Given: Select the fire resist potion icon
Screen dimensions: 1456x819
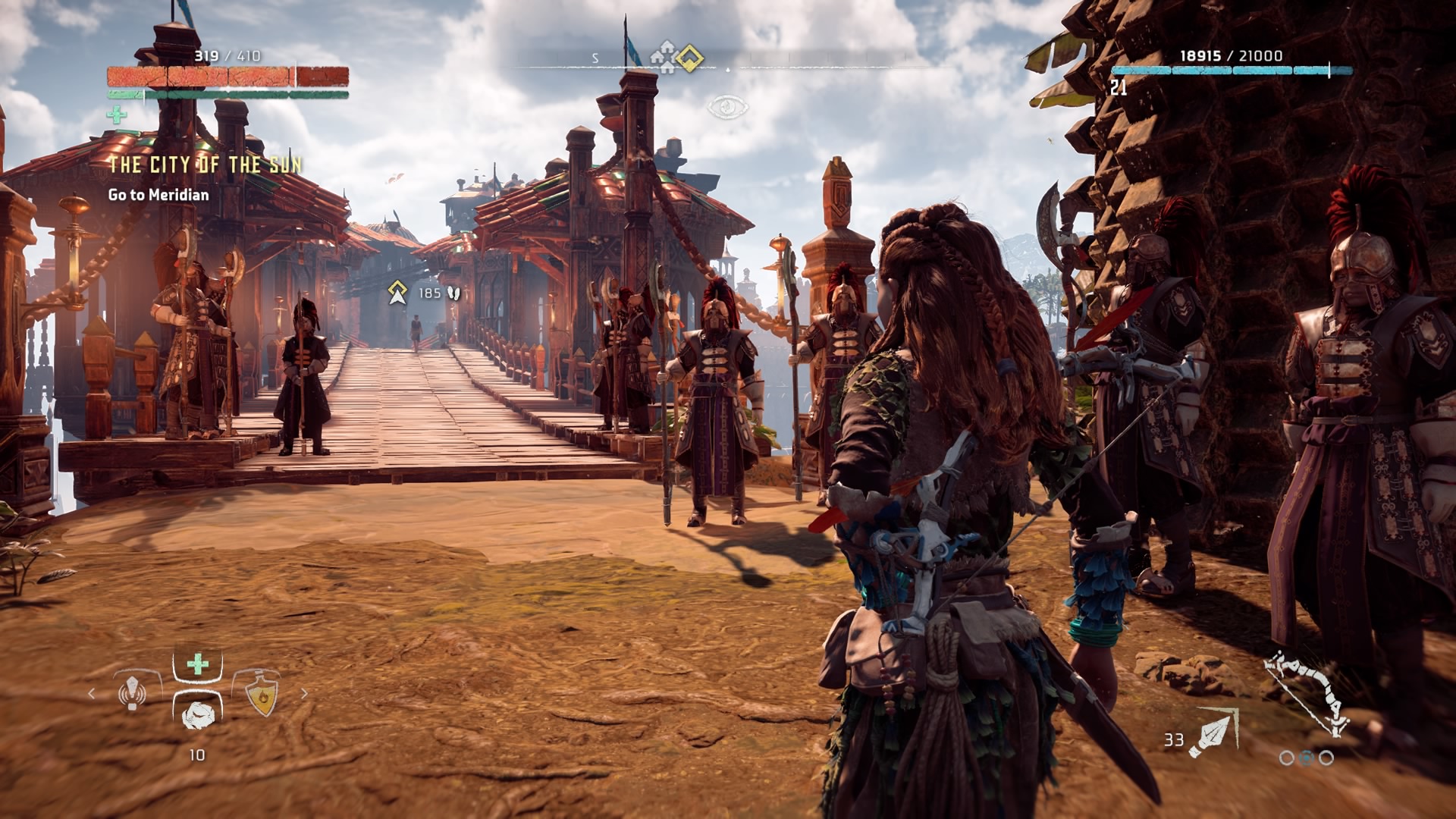Looking at the screenshot, I should 262,694.
